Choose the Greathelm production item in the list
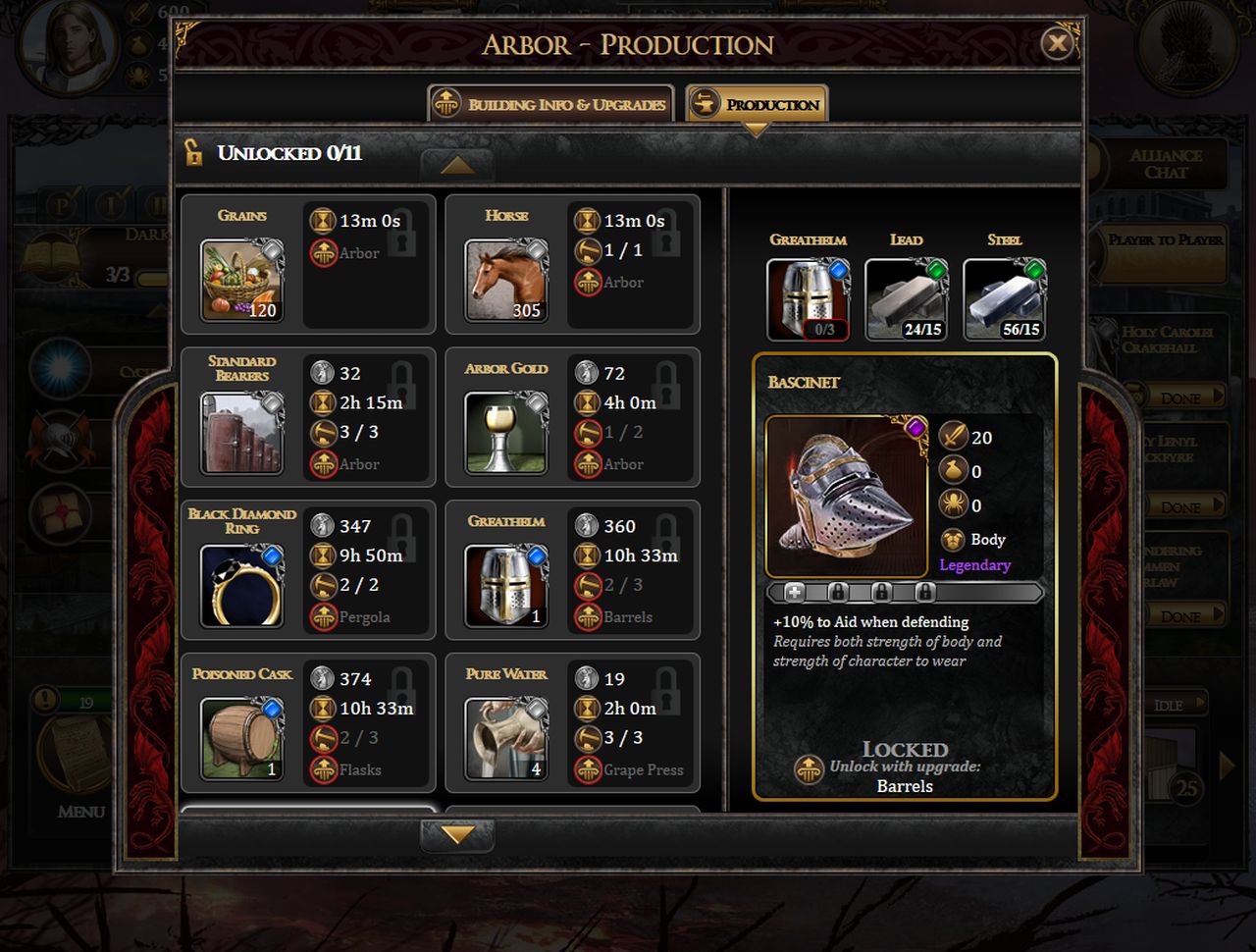Image resolution: width=1256 pixels, height=952 pixels. [x=506, y=586]
